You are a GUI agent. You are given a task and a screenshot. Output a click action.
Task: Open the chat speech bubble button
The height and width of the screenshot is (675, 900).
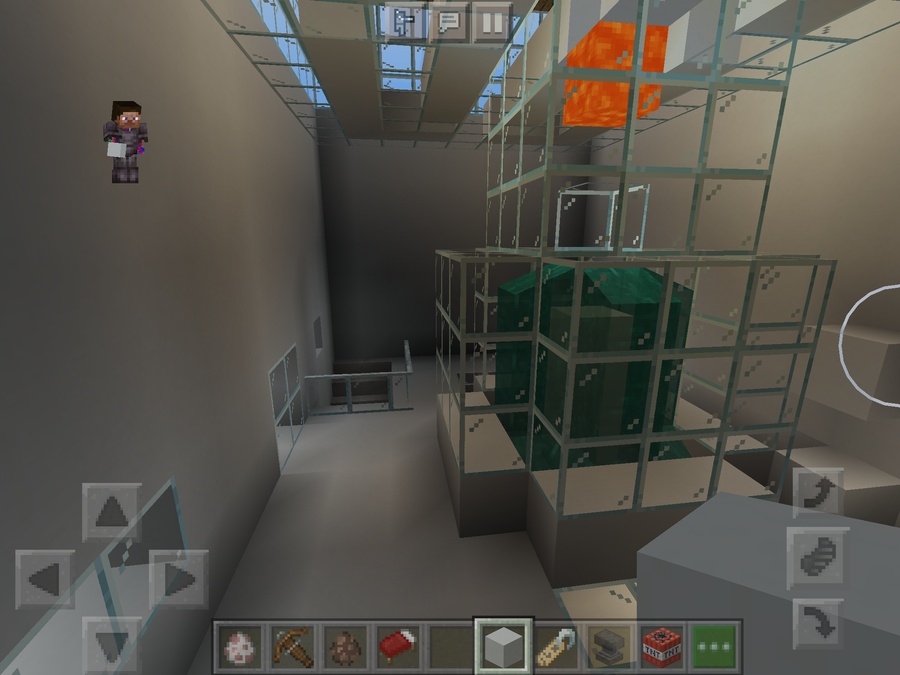point(449,22)
